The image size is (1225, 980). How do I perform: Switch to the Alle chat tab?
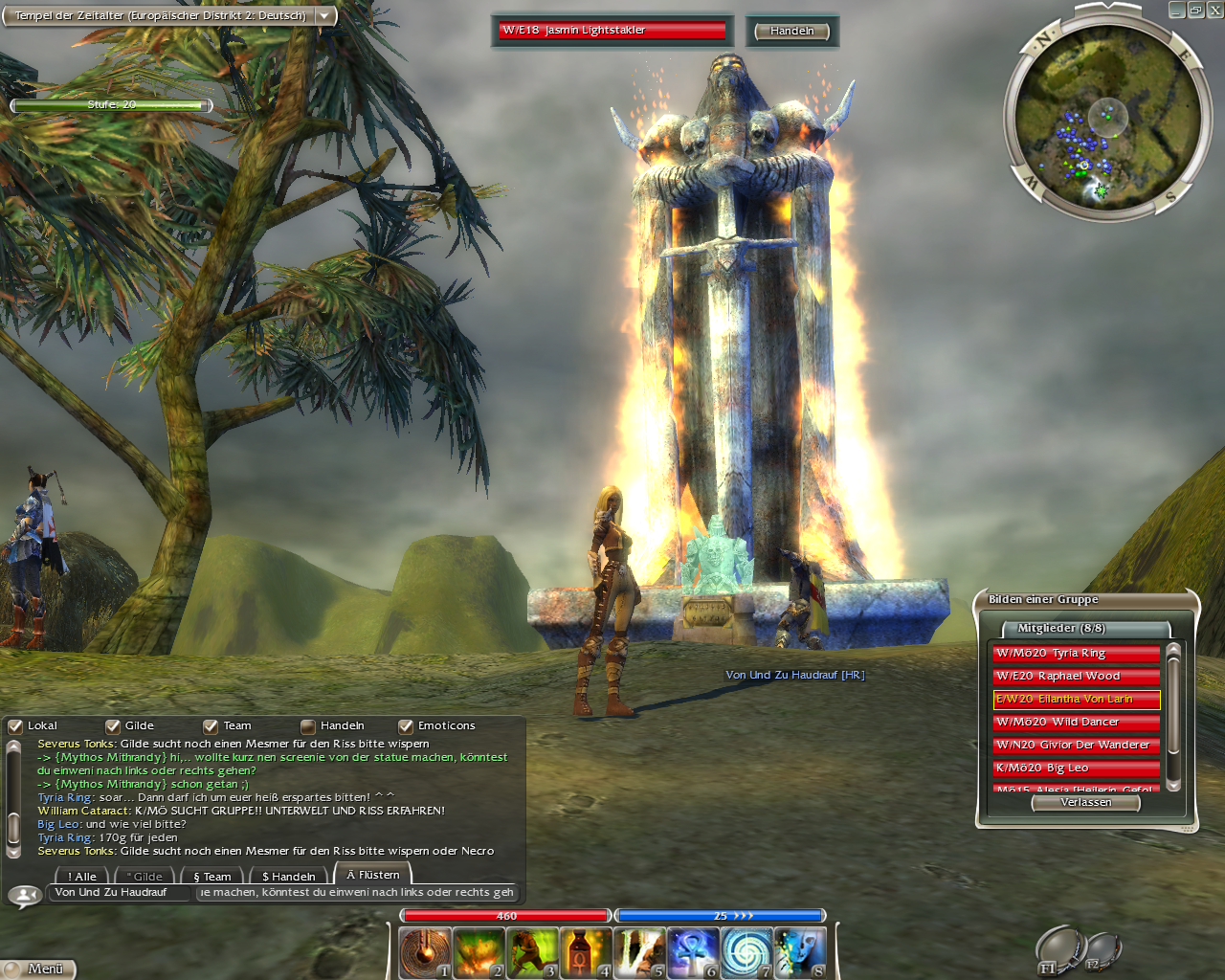[82, 877]
